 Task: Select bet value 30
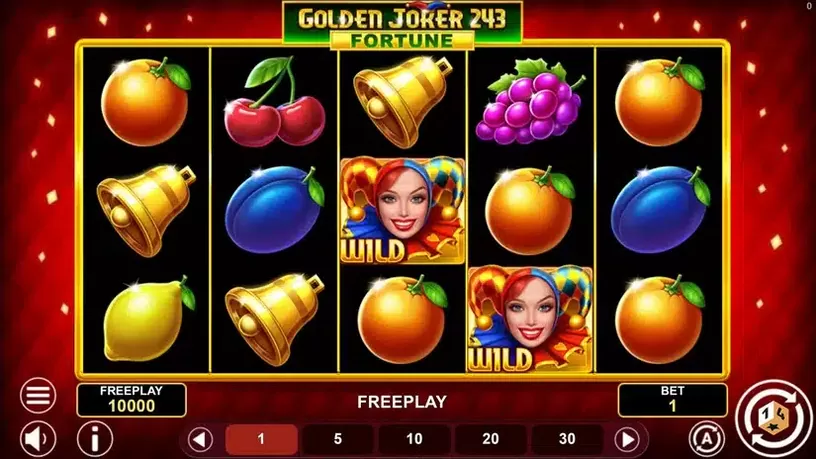567,438
